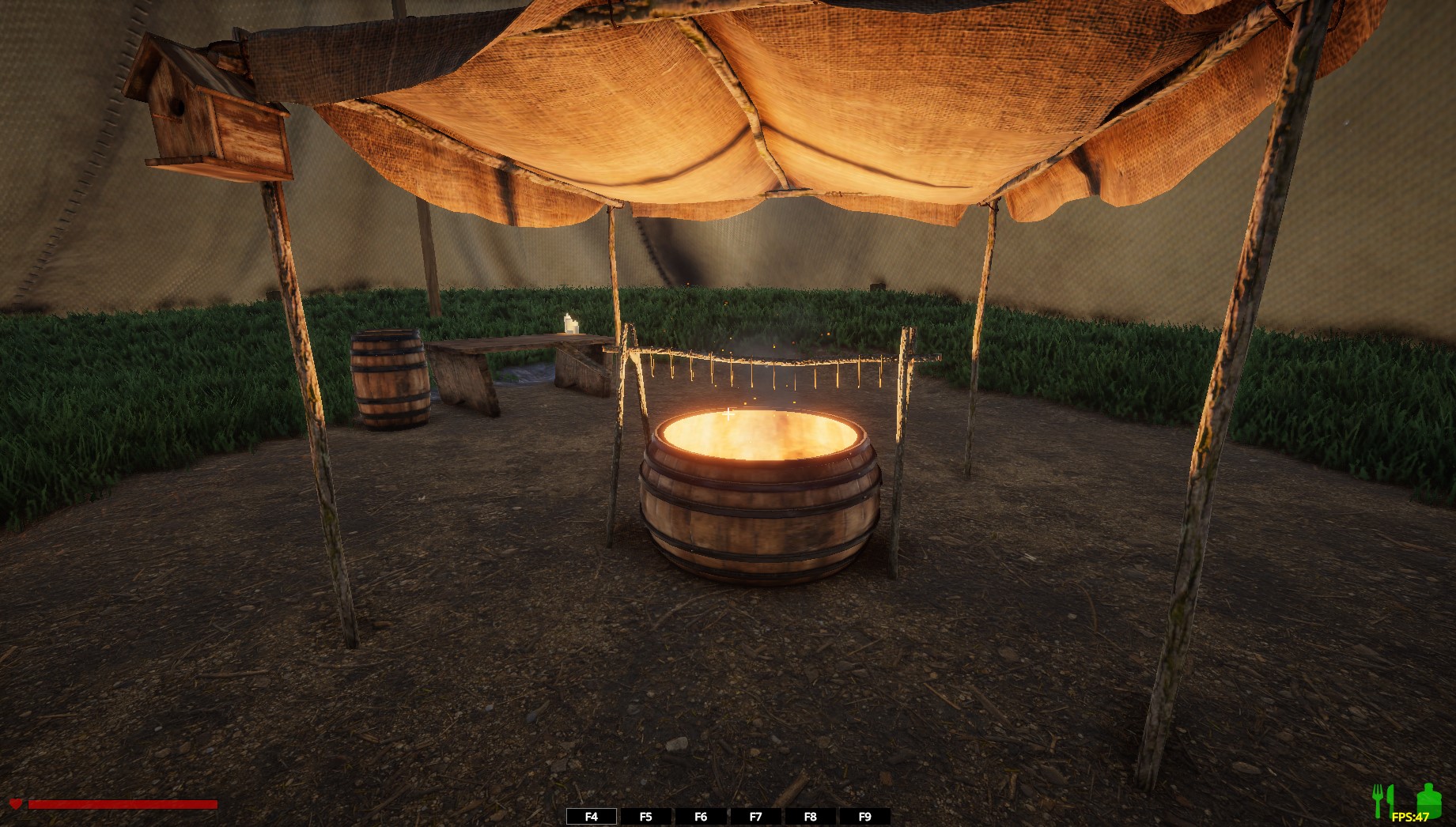The height and width of the screenshot is (827, 1456).
Task: Choose the F5 hotbar slot
Action: coord(646,817)
